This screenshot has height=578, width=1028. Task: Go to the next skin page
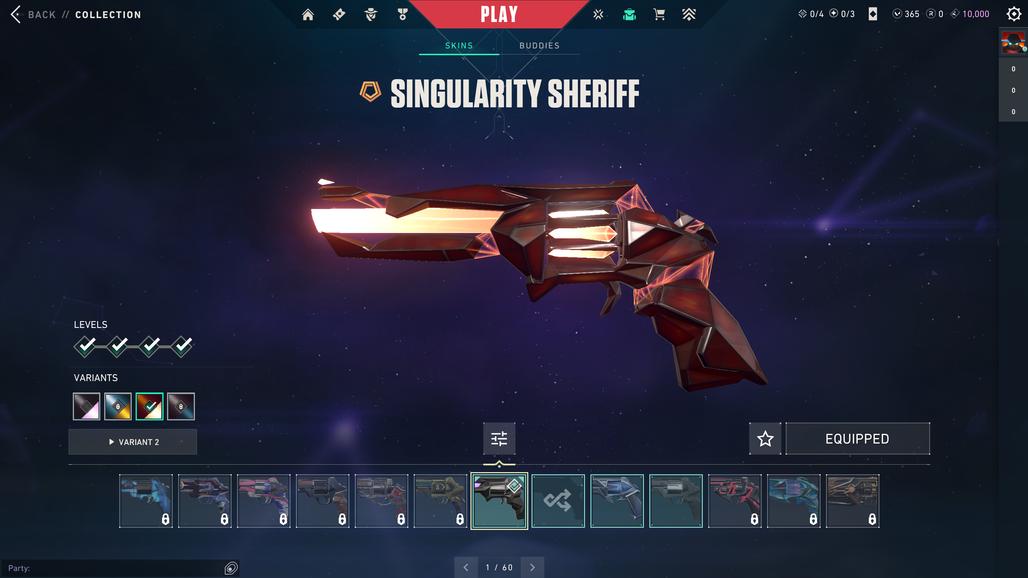532,567
